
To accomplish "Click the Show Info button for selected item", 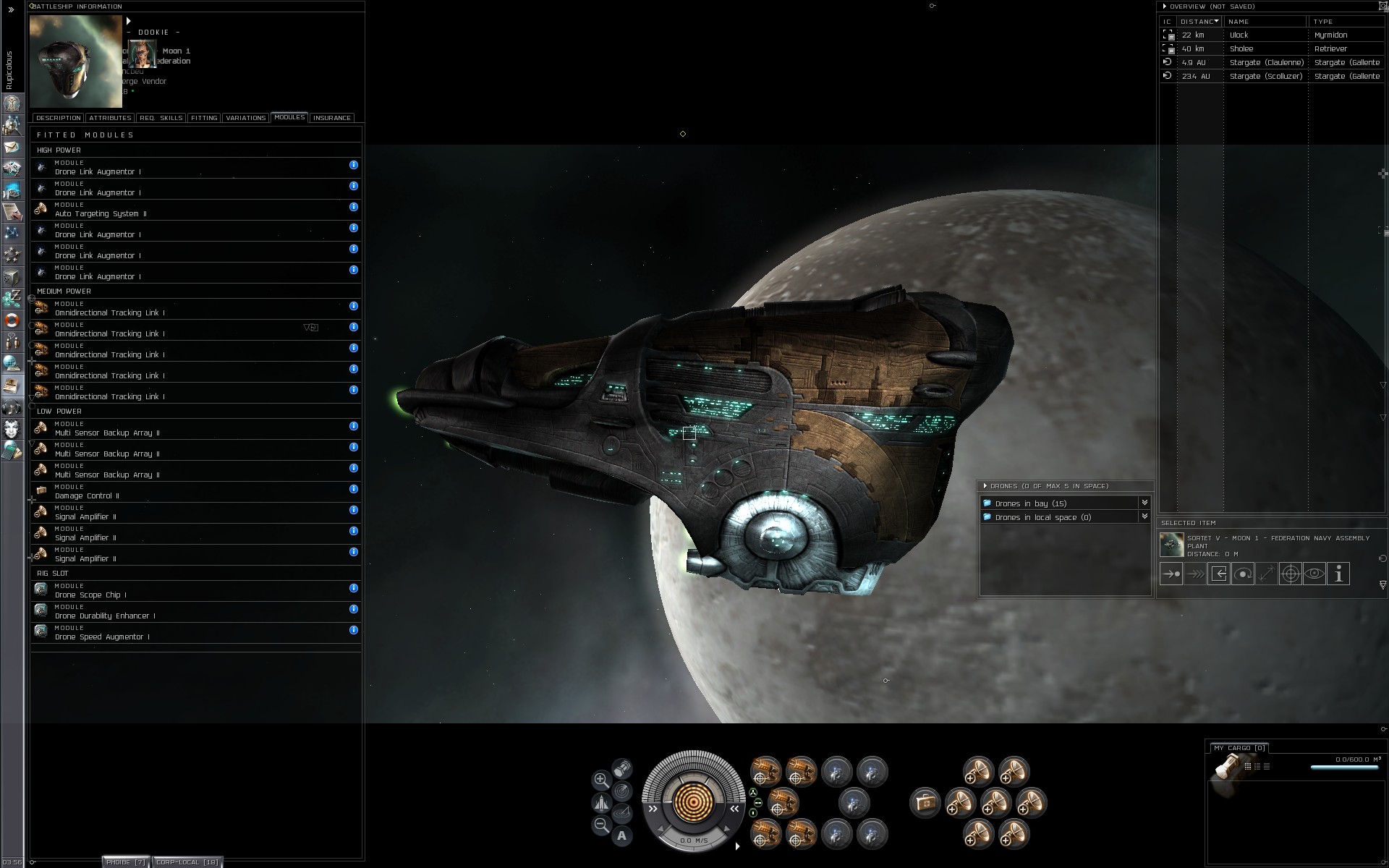I will click(x=1338, y=574).
